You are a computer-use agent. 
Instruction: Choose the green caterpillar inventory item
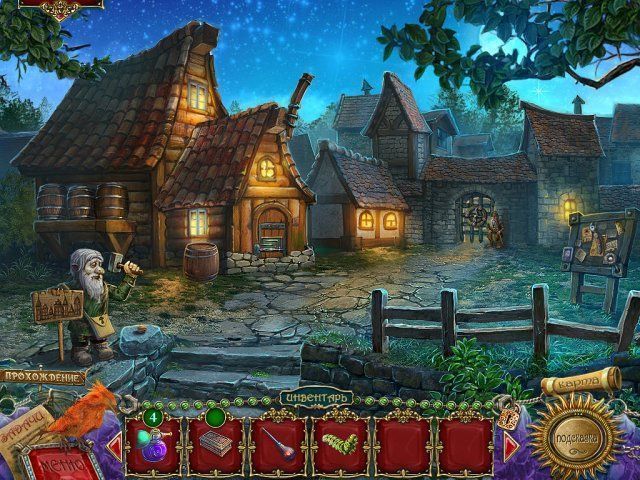[x=341, y=443]
